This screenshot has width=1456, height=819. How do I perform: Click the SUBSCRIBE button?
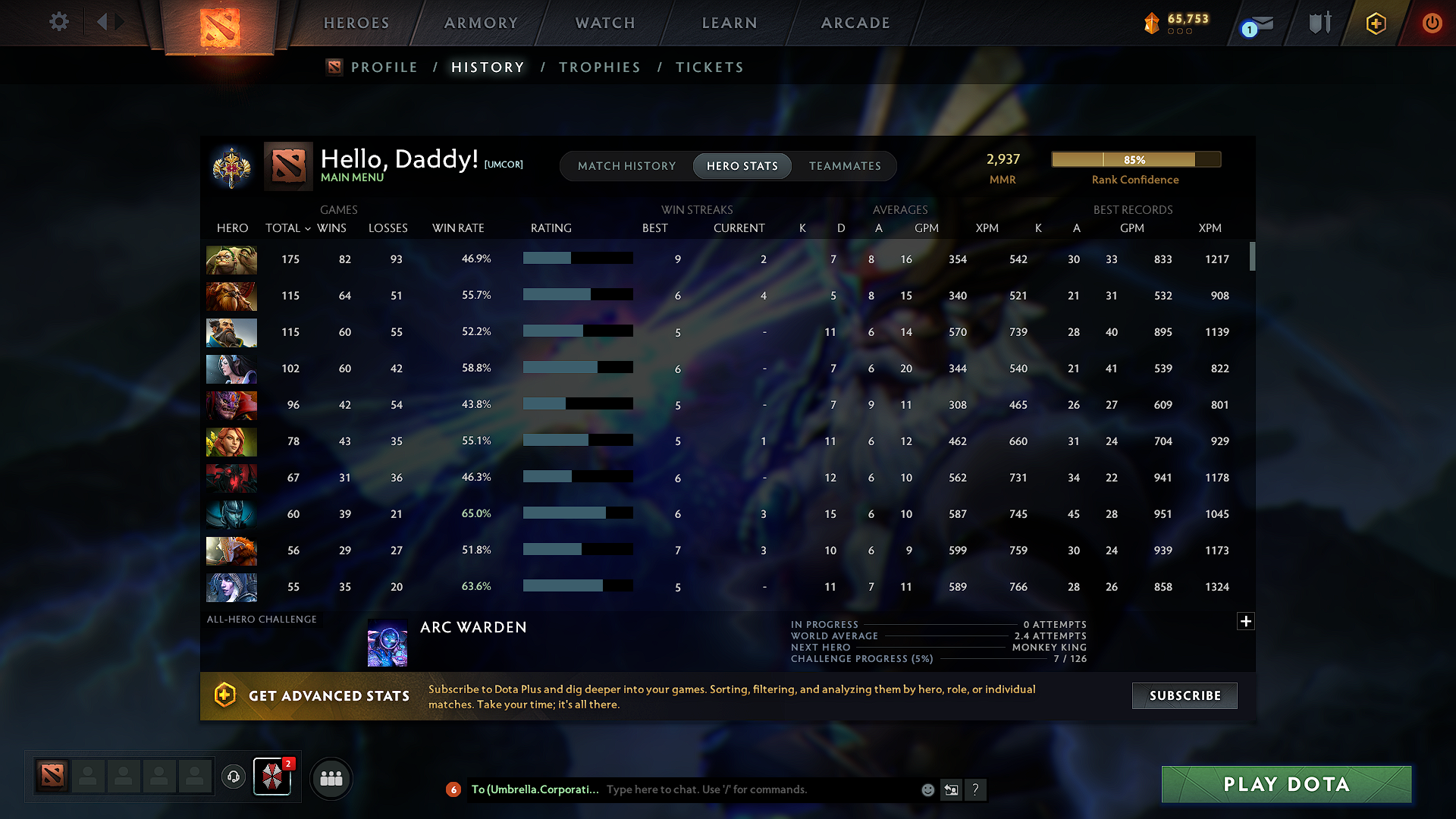point(1184,695)
